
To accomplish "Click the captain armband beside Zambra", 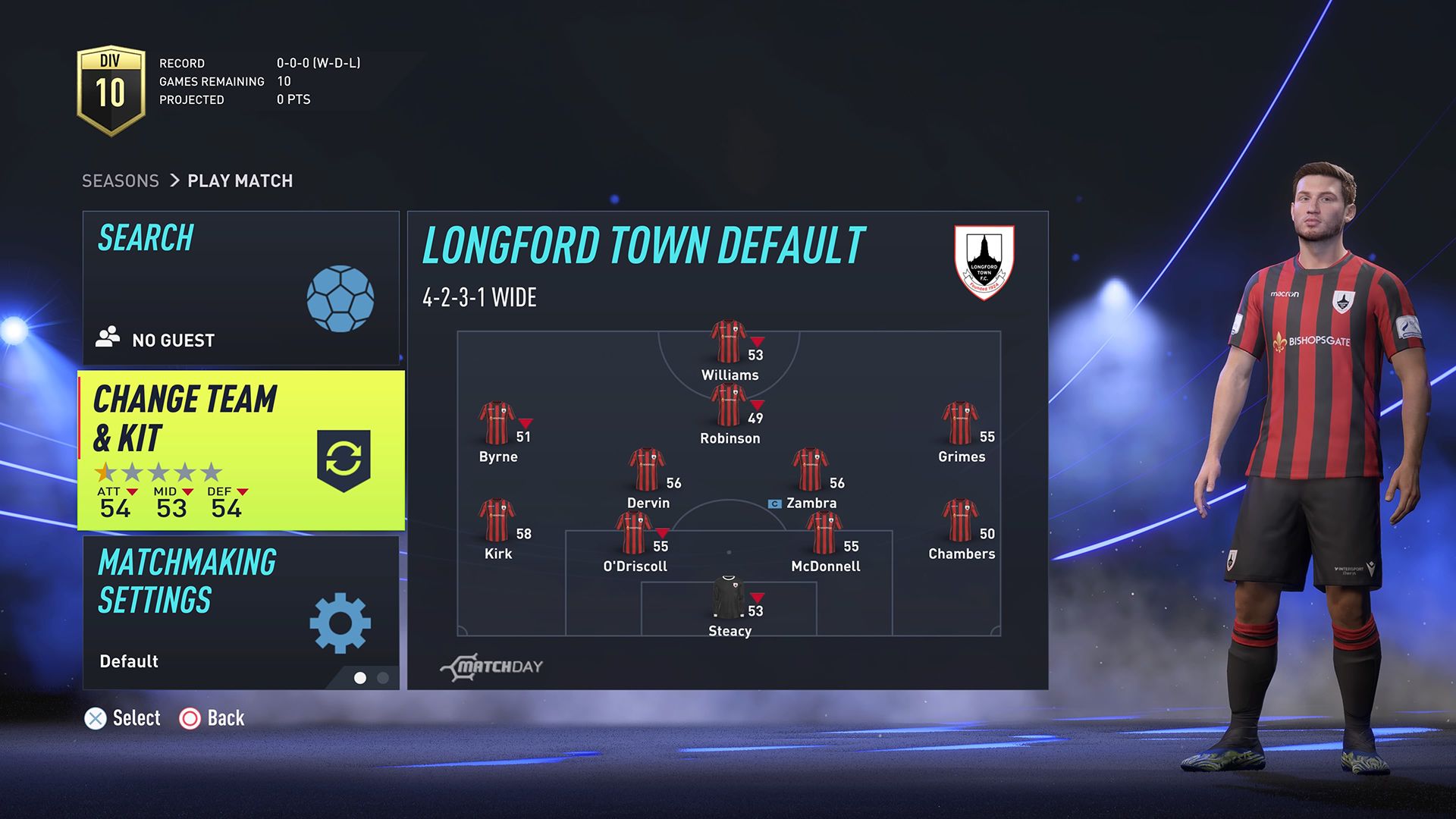I will pyautogui.click(x=775, y=502).
